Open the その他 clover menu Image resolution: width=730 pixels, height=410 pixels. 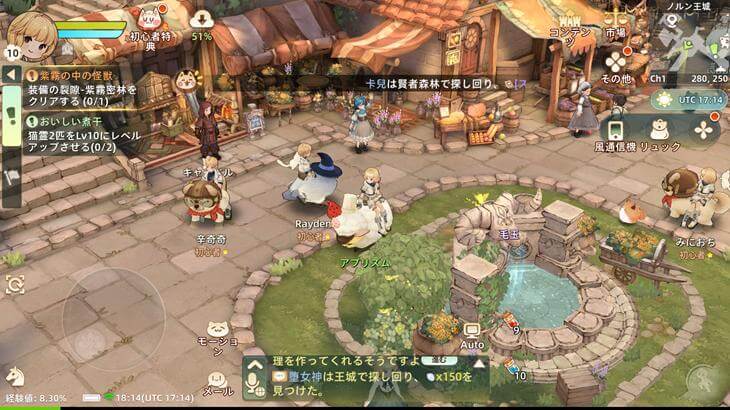coord(616,62)
